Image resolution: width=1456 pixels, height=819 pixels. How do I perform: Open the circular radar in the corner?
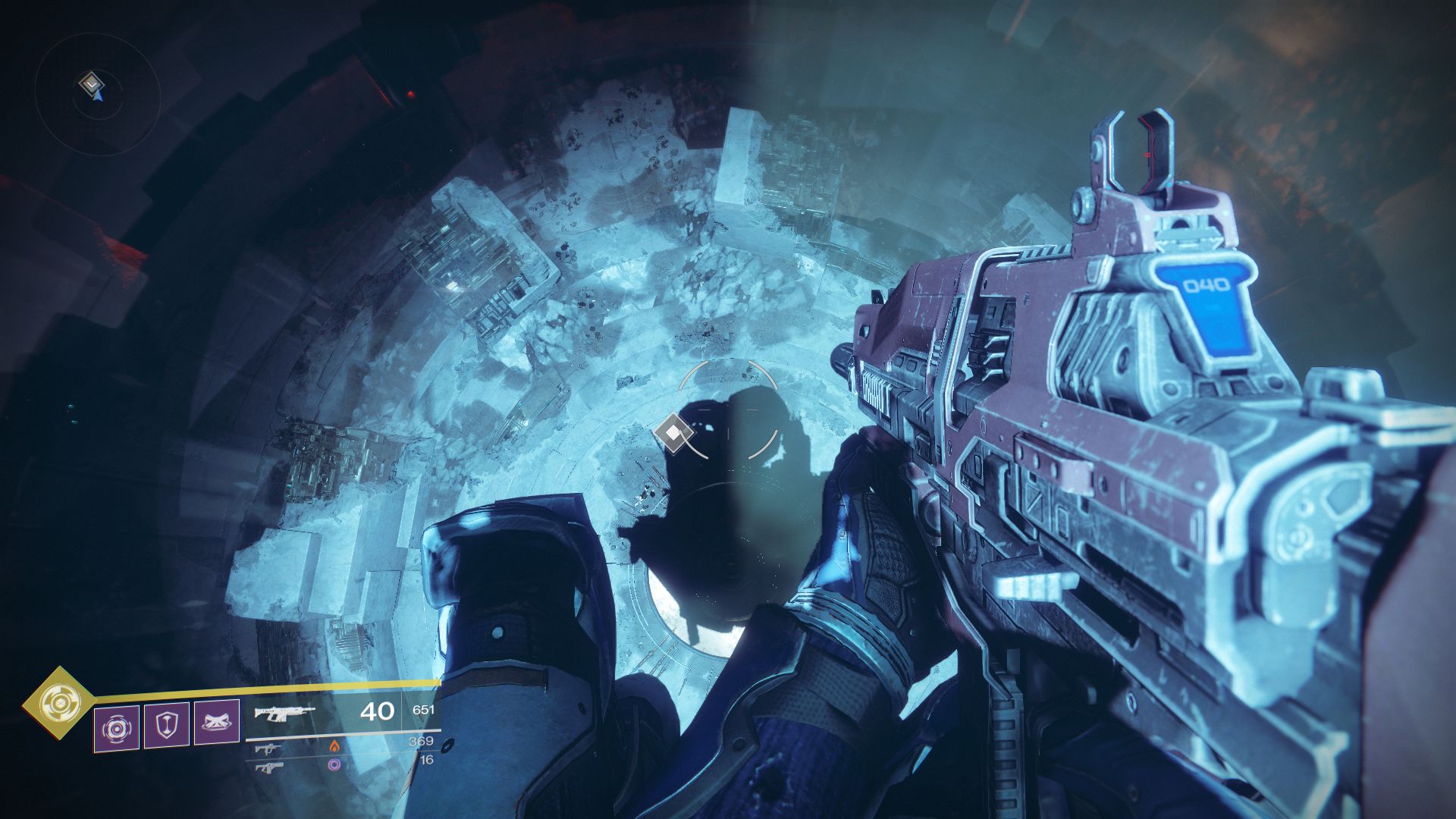click(97, 94)
